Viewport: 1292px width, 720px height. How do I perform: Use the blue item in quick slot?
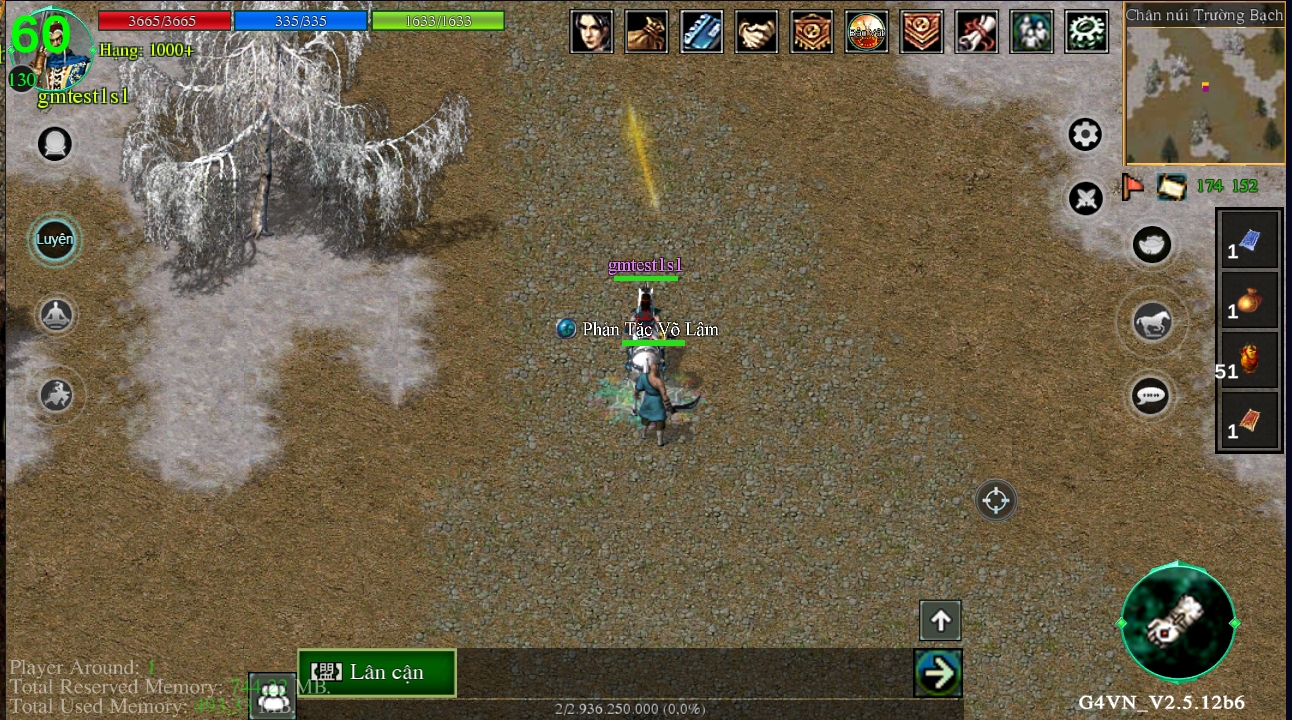[1249, 241]
